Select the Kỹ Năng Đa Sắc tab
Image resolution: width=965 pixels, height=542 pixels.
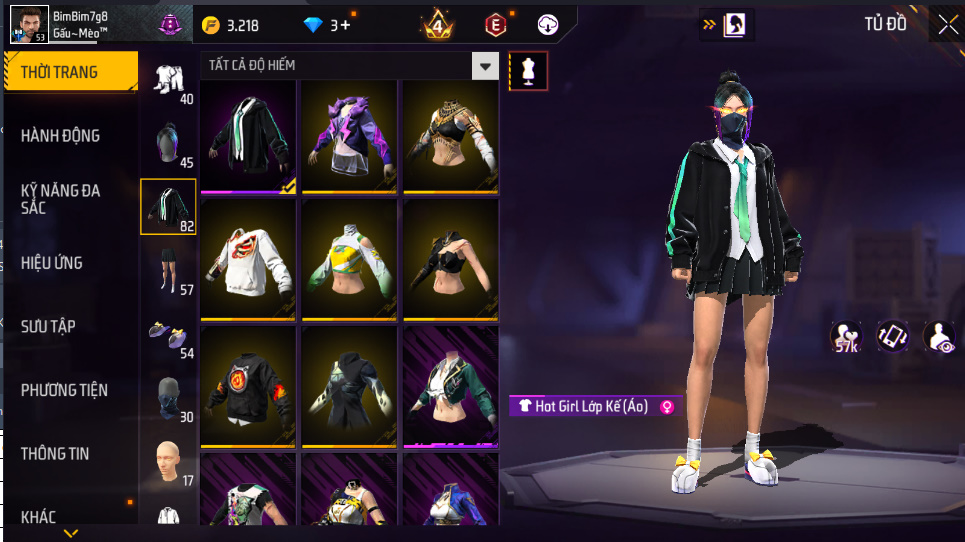click(x=62, y=198)
